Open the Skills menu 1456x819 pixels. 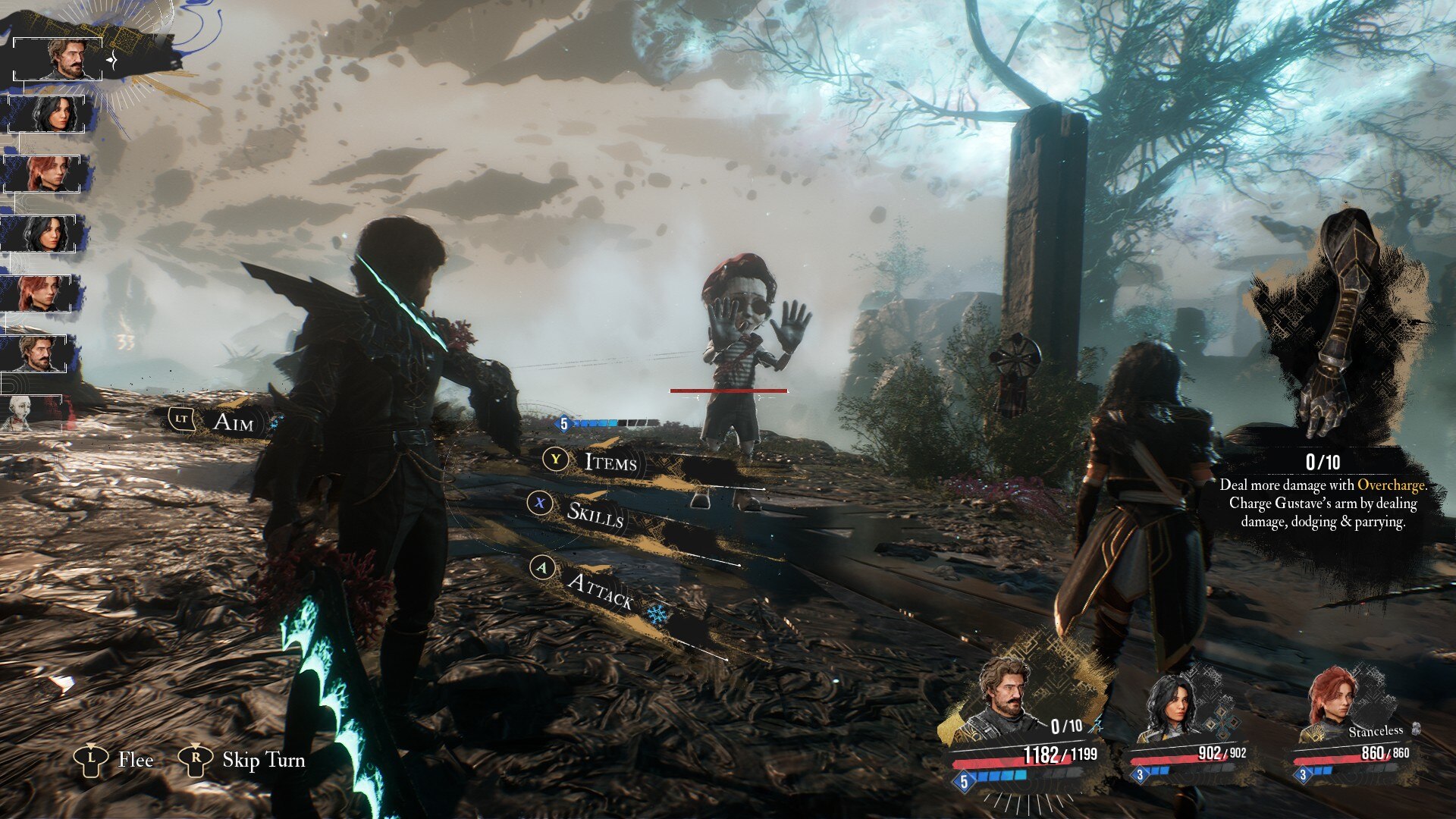[x=595, y=513]
